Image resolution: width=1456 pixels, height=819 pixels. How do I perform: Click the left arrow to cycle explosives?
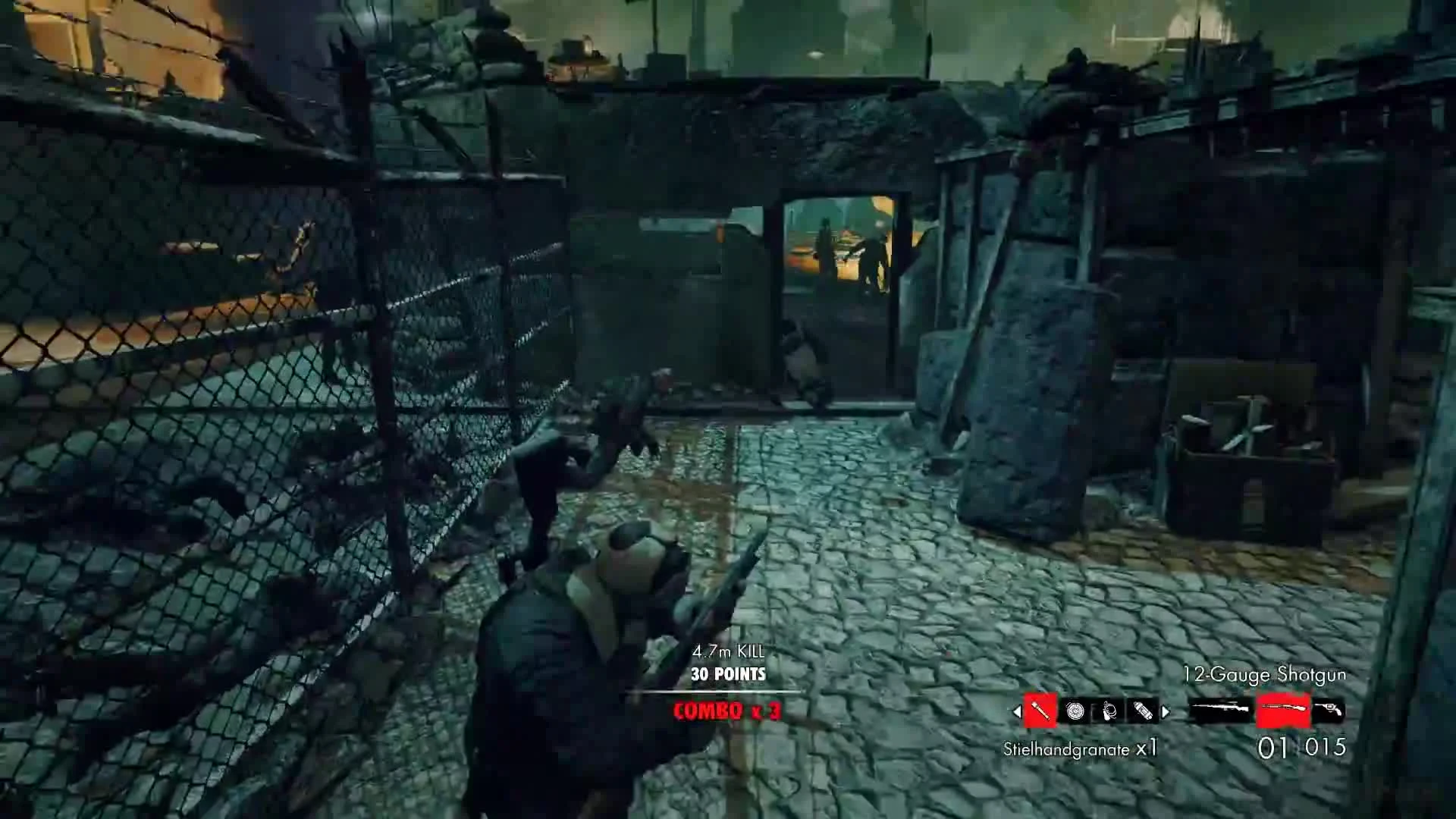click(1016, 711)
